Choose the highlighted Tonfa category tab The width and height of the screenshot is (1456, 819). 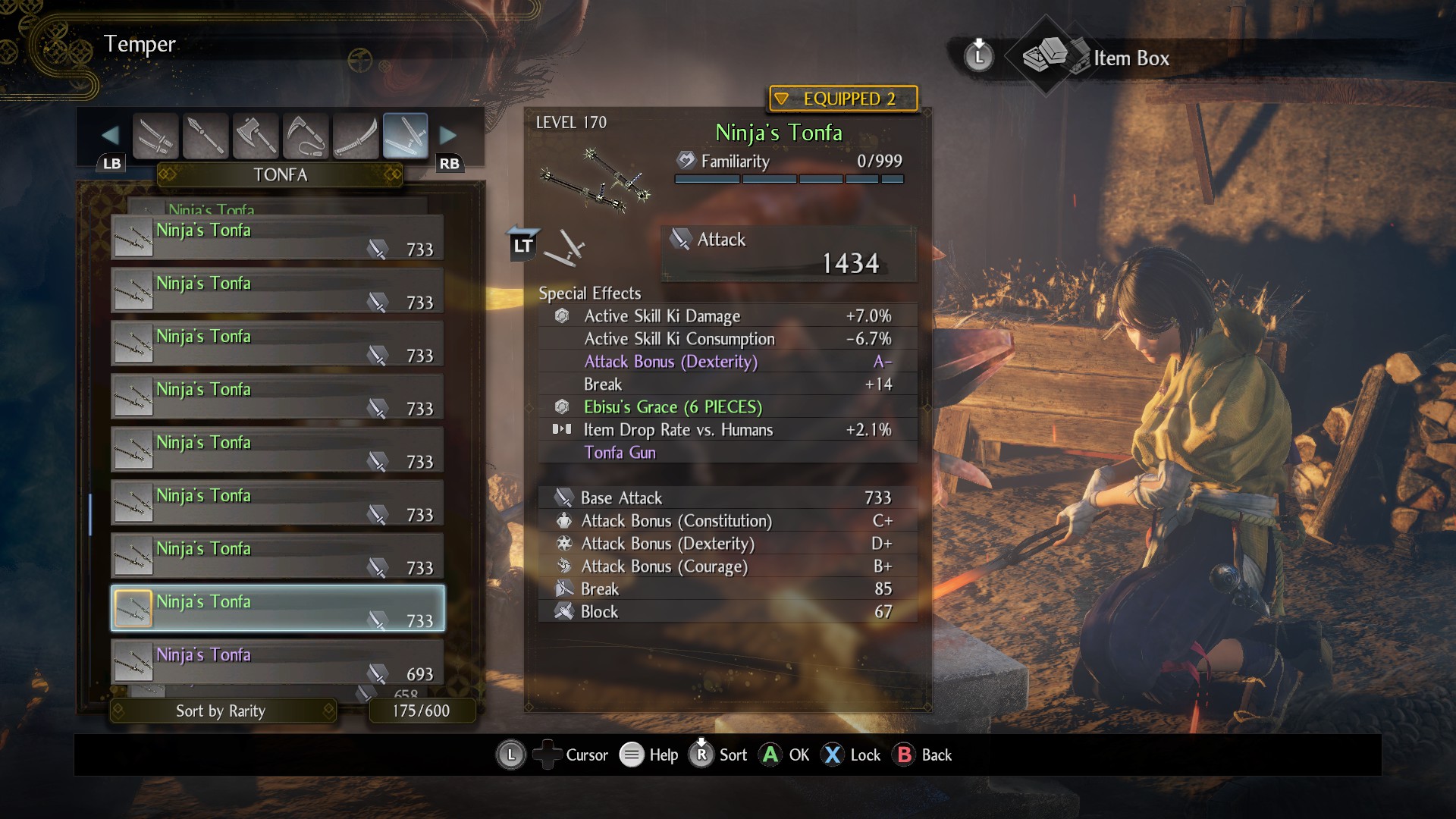406,136
